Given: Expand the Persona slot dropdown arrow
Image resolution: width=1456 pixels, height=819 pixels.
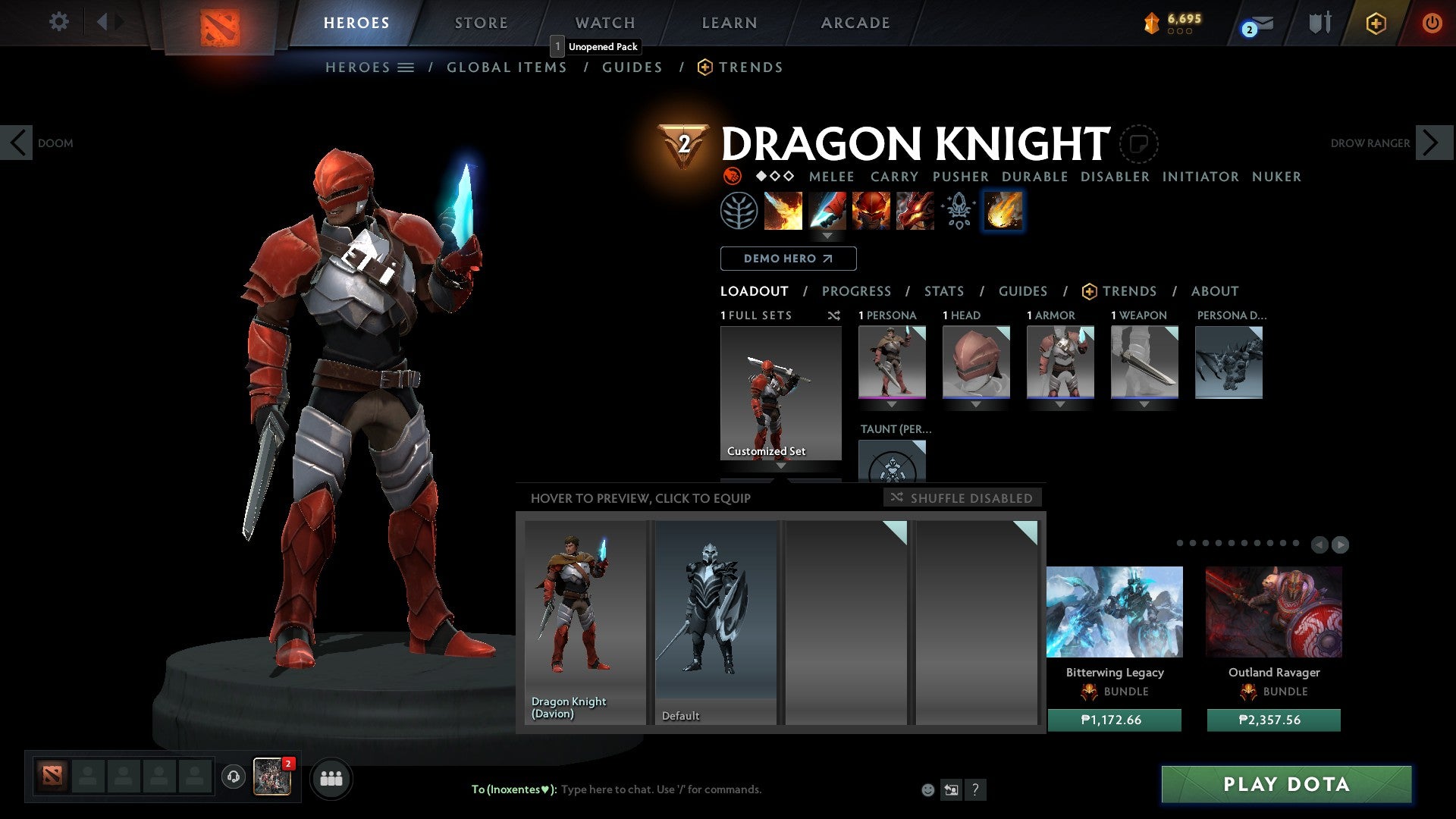Looking at the screenshot, I should [890, 405].
